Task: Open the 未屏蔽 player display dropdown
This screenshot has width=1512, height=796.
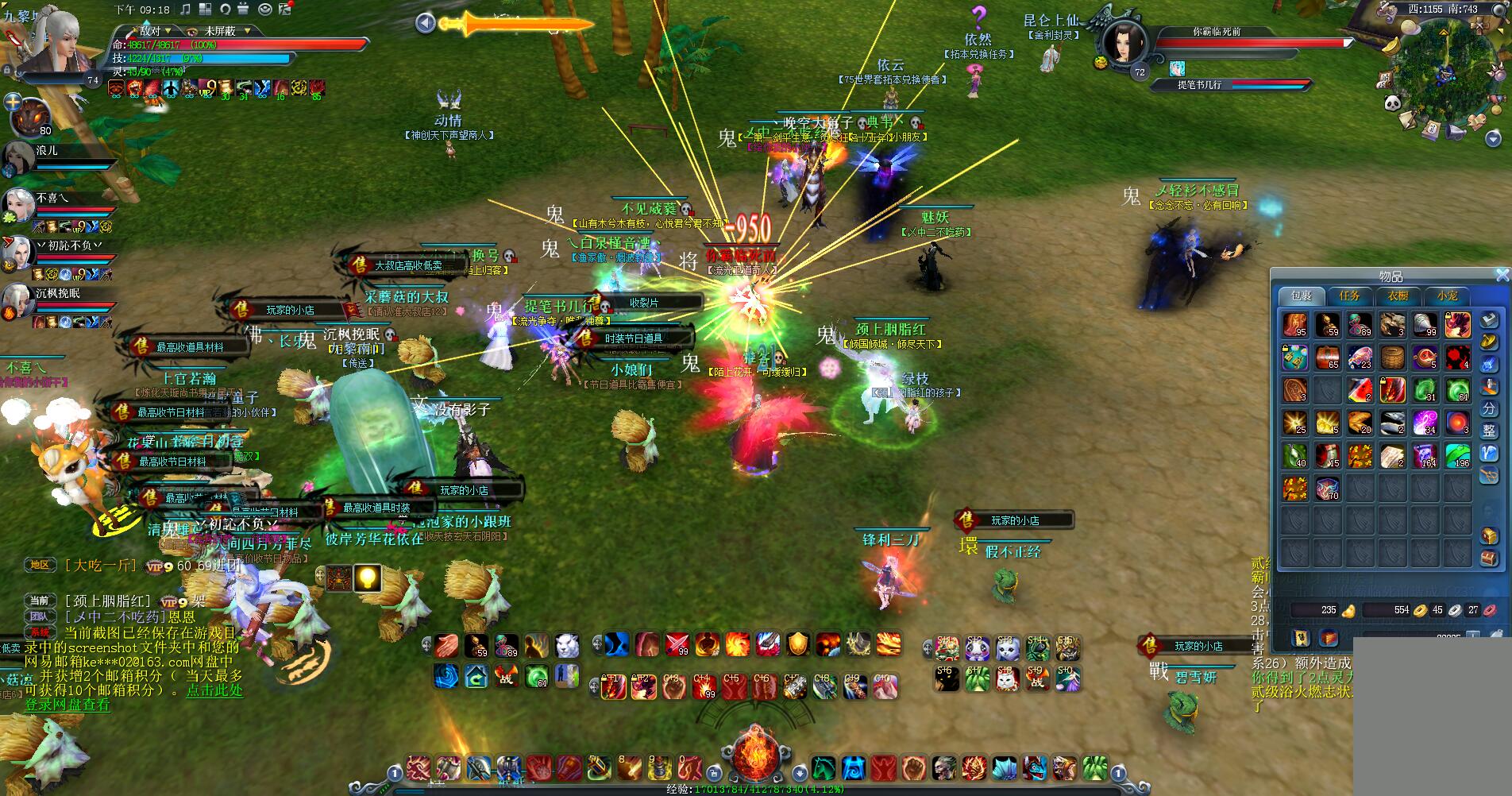Action: click(226, 31)
